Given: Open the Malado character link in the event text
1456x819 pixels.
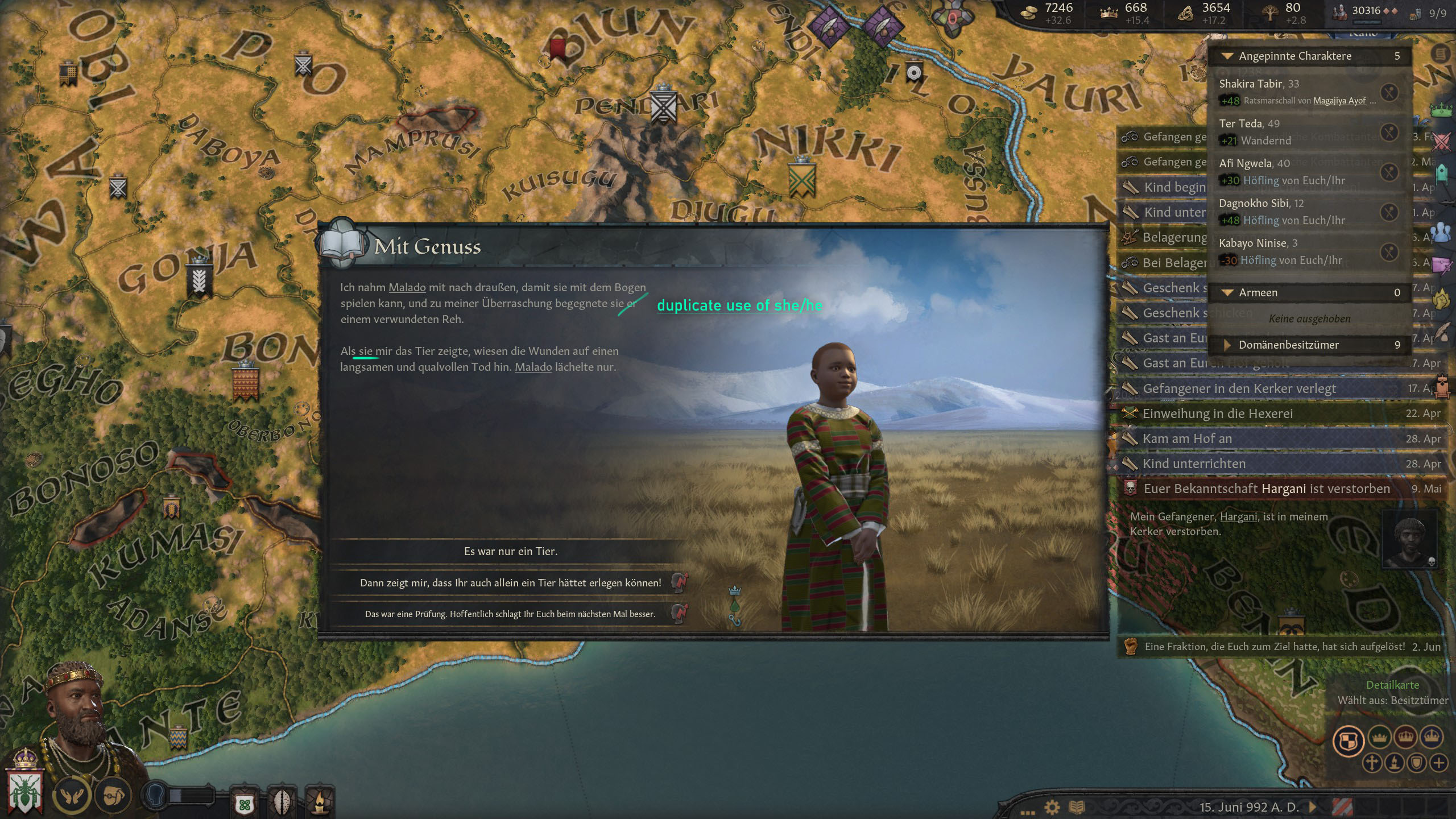Looking at the screenshot, I should tap(407, 287).
